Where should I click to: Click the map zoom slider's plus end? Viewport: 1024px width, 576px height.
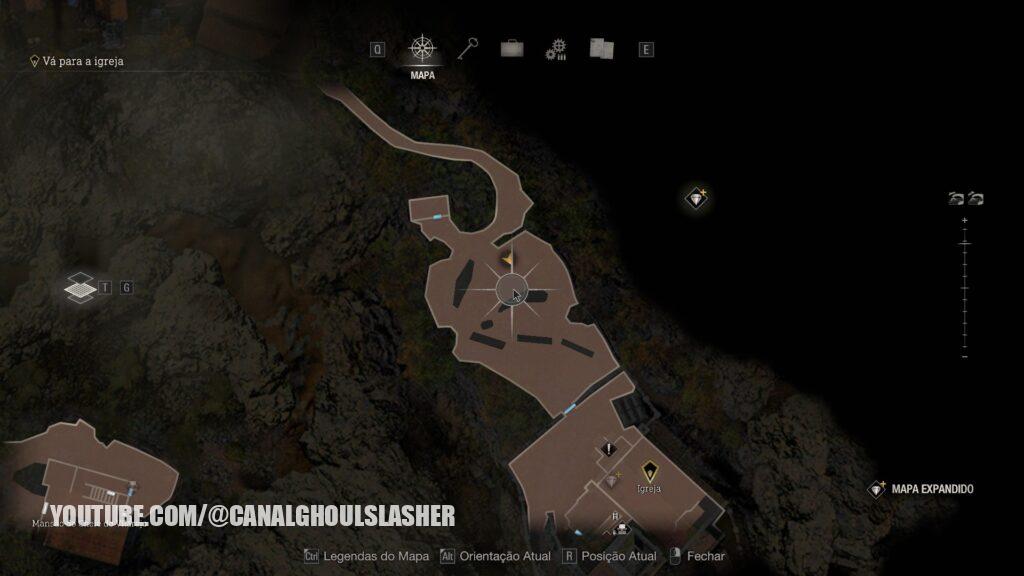(964, 220)
